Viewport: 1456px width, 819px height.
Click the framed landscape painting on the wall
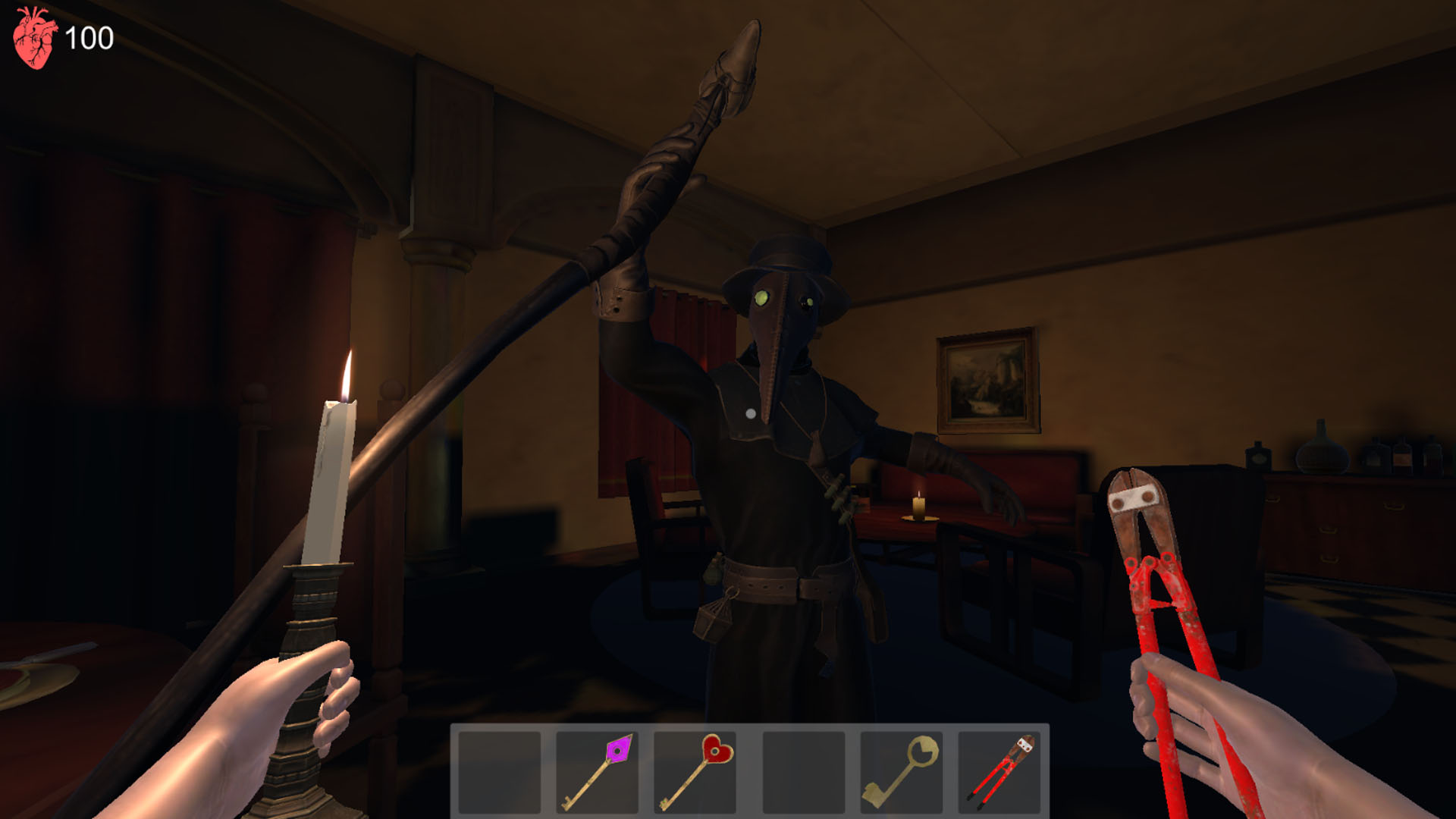[x=986, y=379]
